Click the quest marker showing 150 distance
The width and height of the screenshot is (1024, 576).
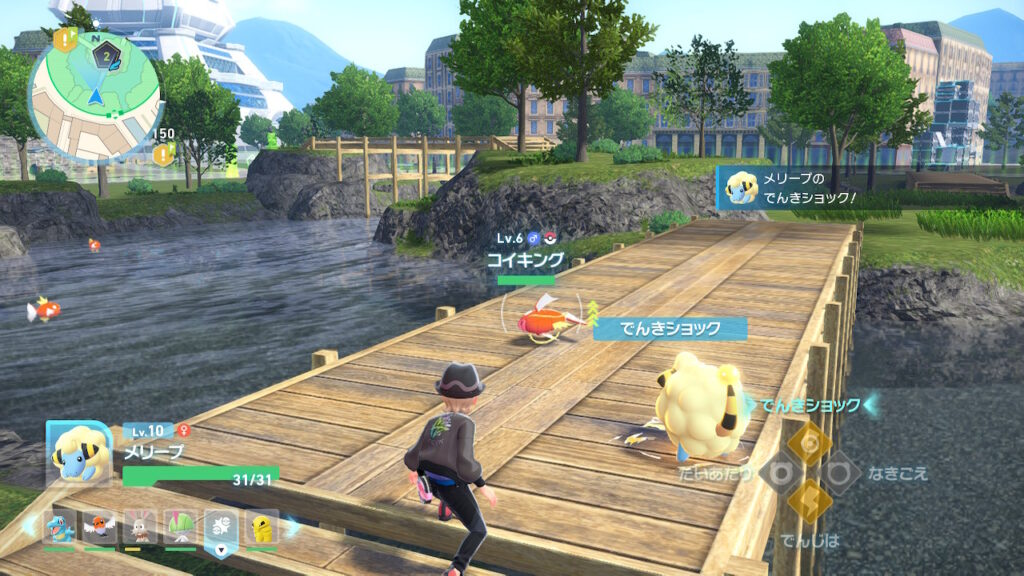(x=163, y=153)
